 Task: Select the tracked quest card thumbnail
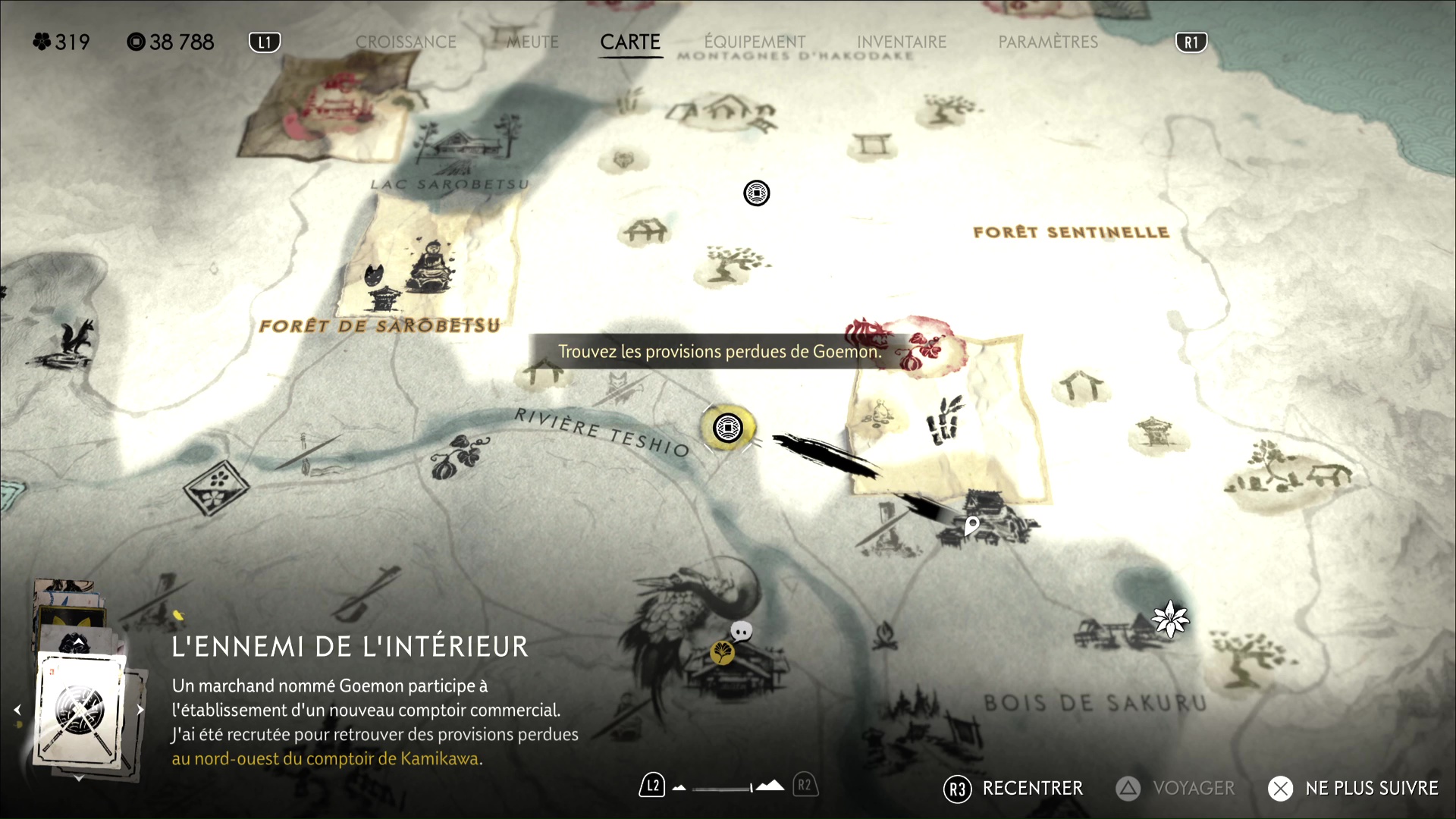point(80,710)
